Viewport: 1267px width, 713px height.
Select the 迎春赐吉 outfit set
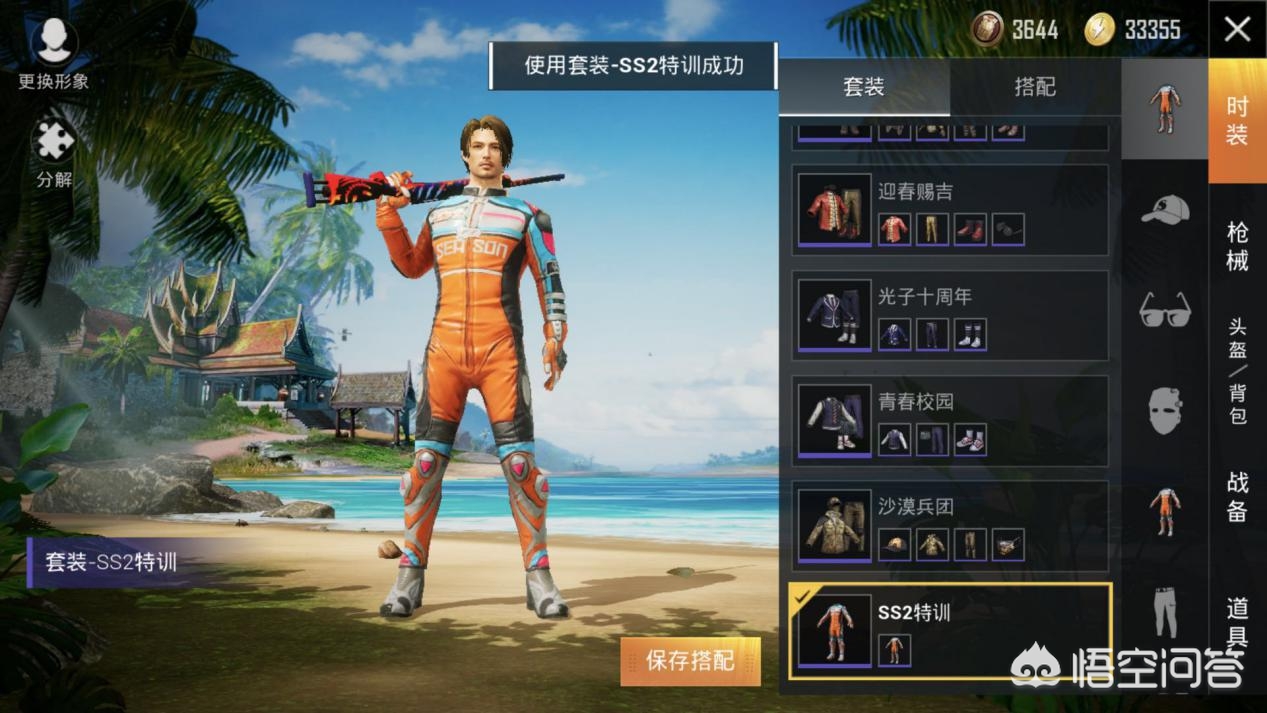(950, 211)
